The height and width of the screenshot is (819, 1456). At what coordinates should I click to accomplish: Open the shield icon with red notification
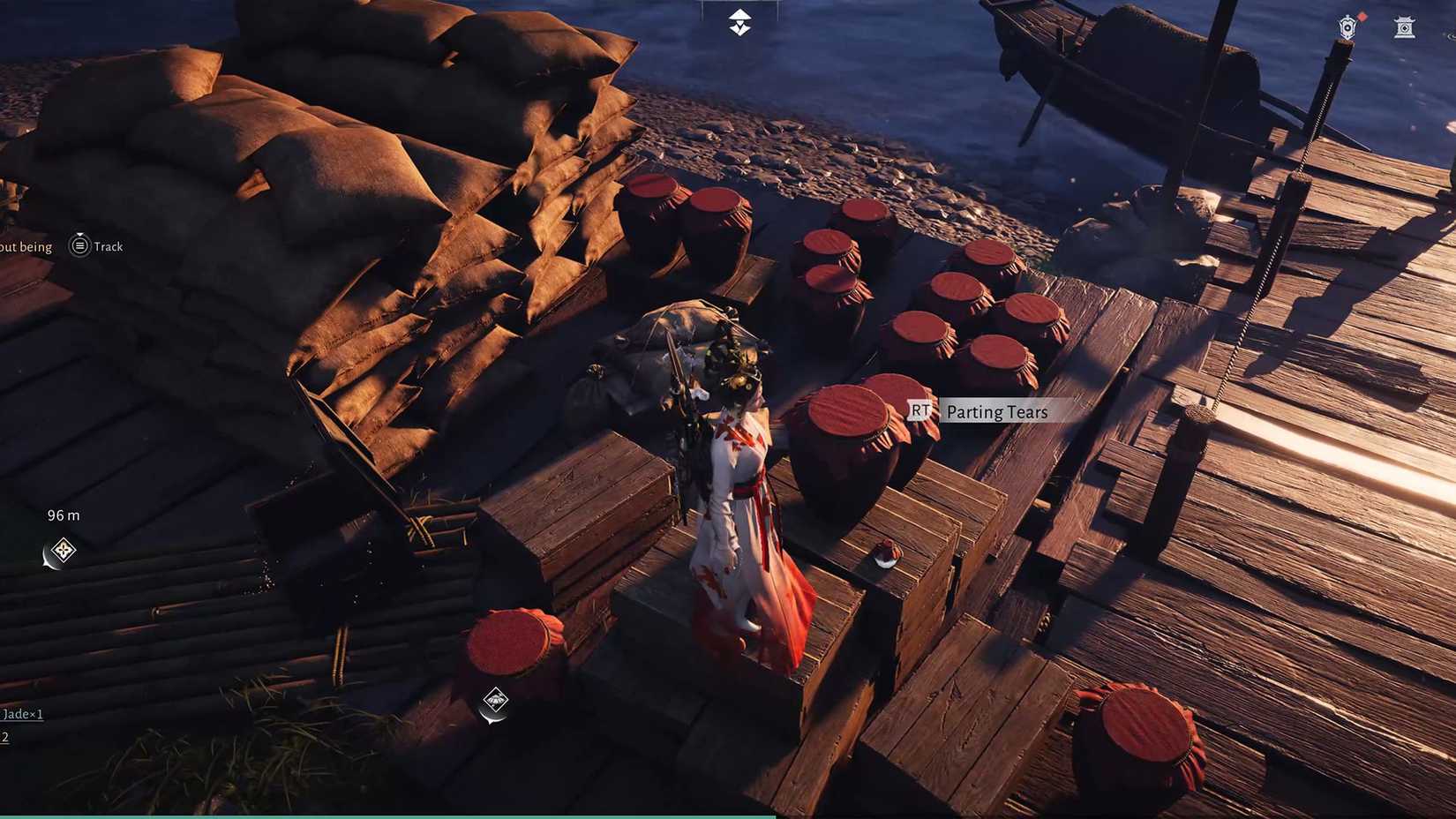[x=1347, y=26]
